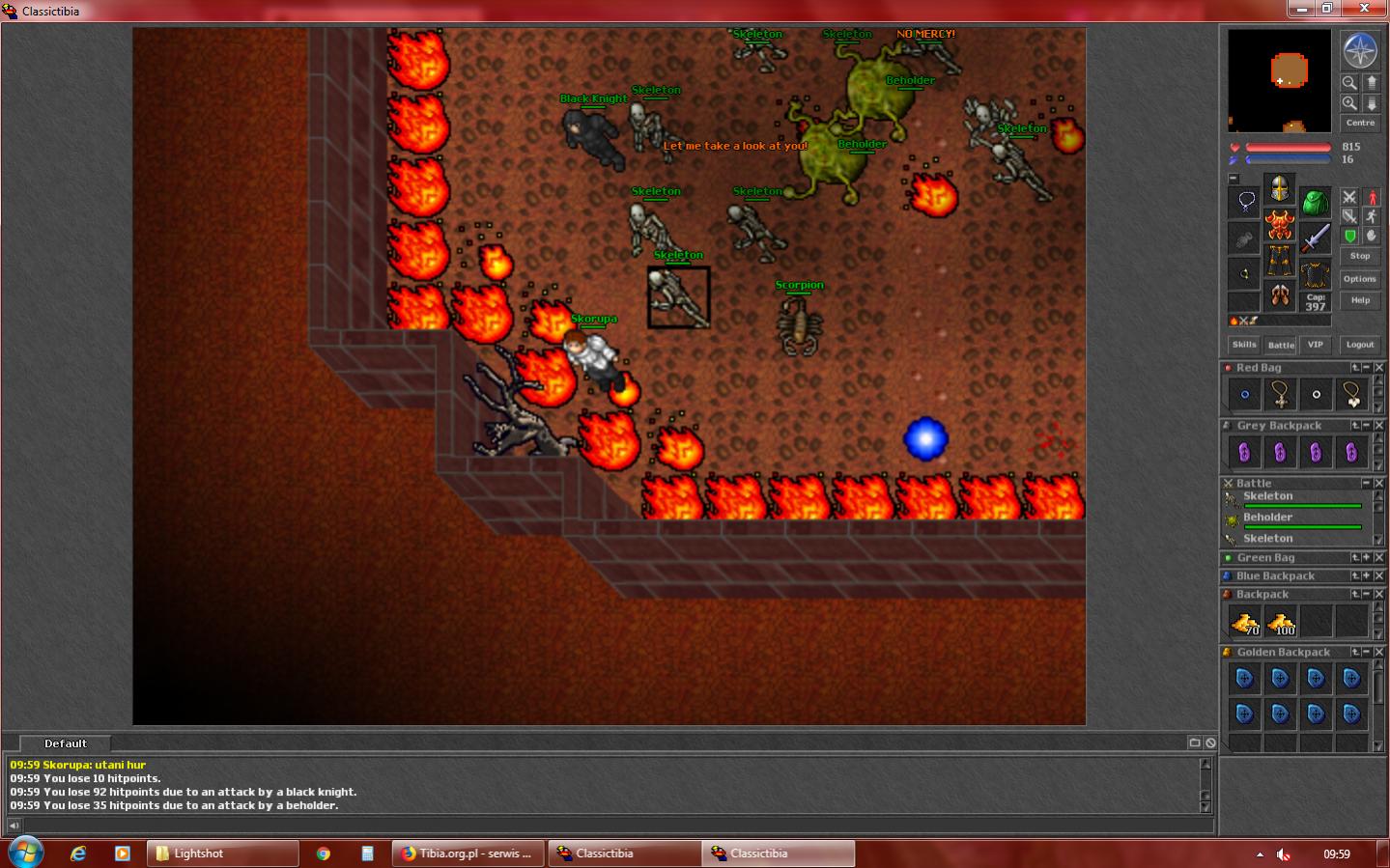Select the equipped helmet slot

1280,188
